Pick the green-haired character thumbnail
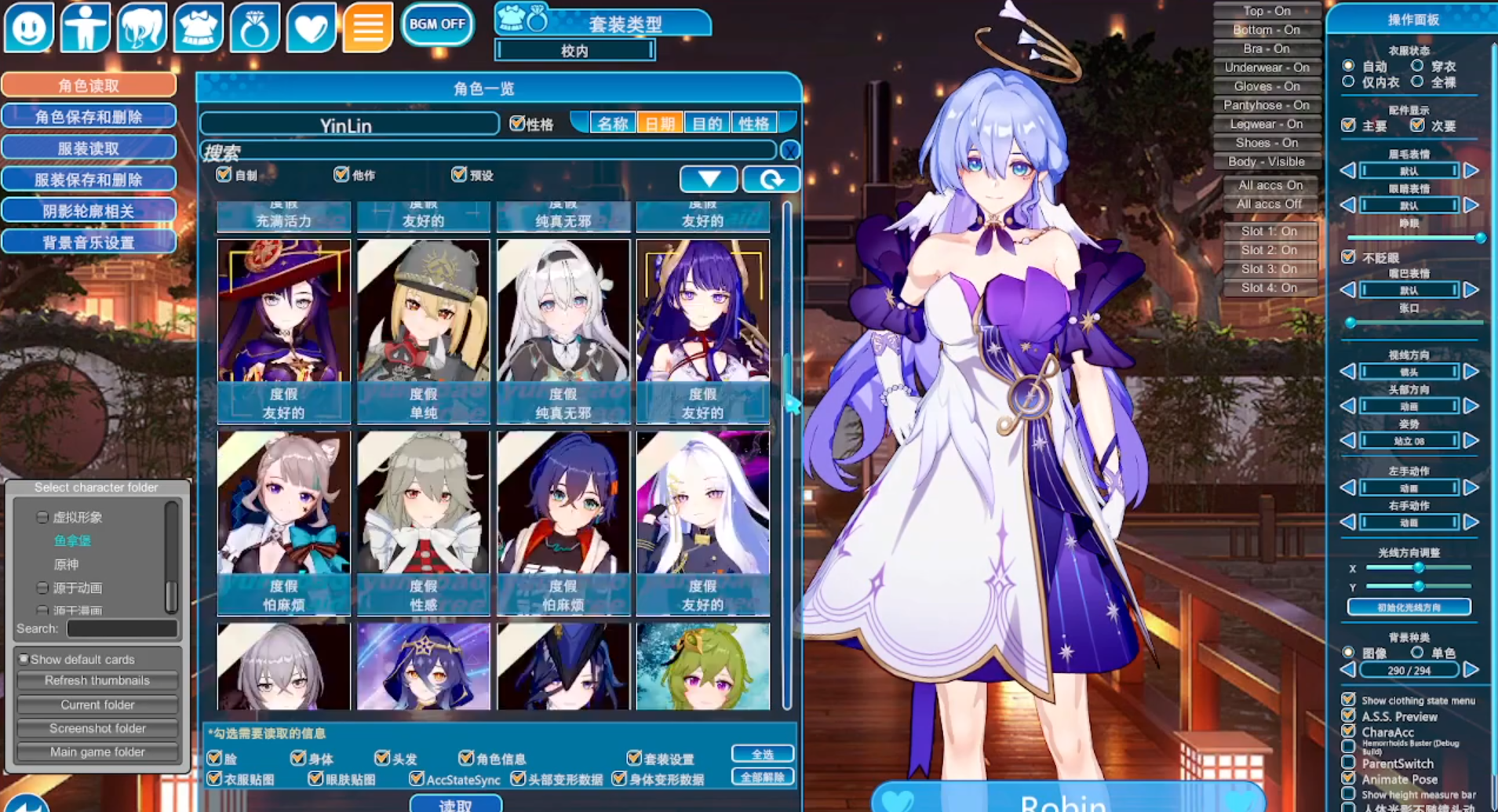Image resolution: width=1498 pixels, height=812 pixels. coord(702,666)
